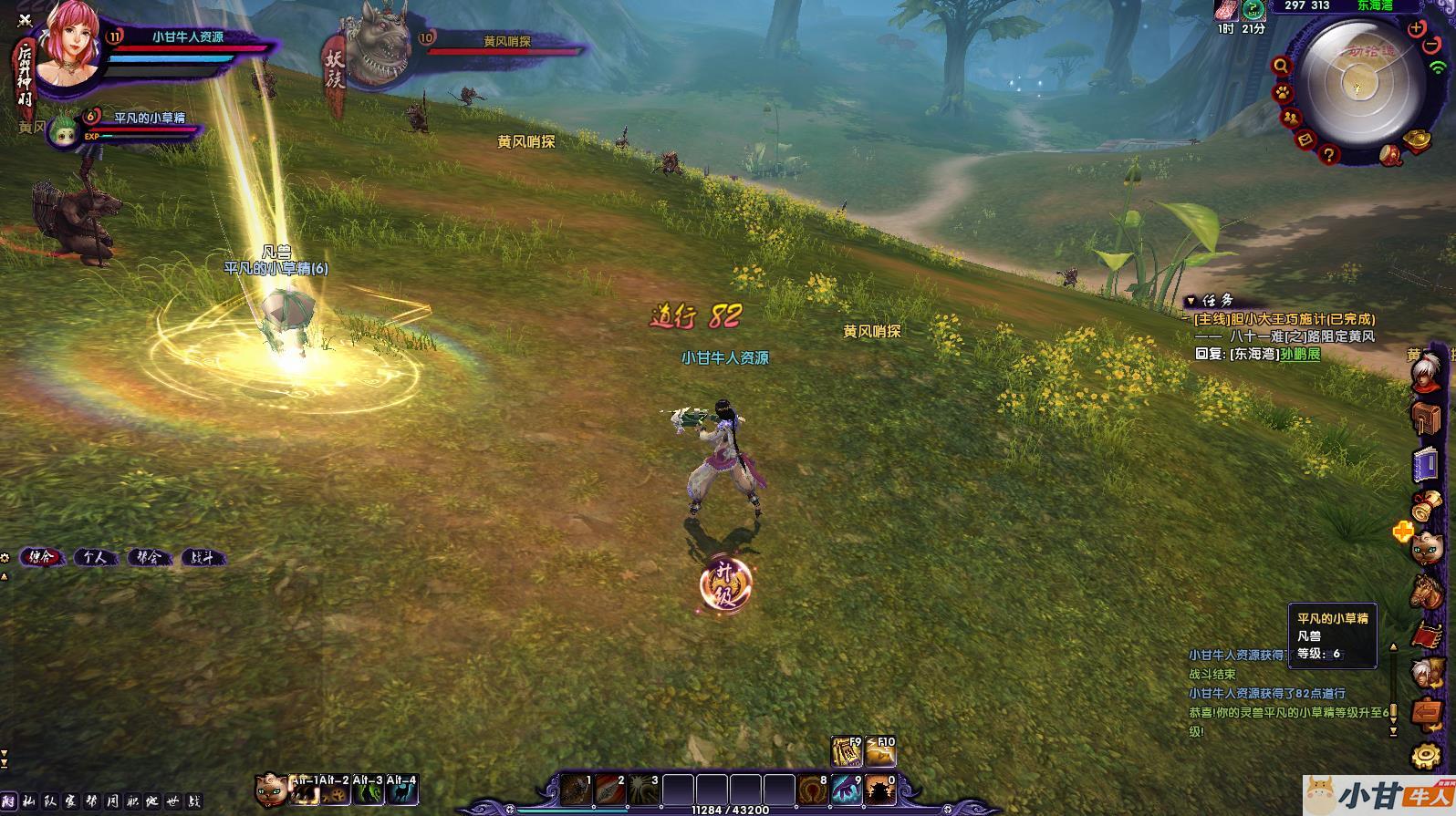Use the F9 scroll item slot
Viewport: 1456px width, 816px height.
(847, 751)
